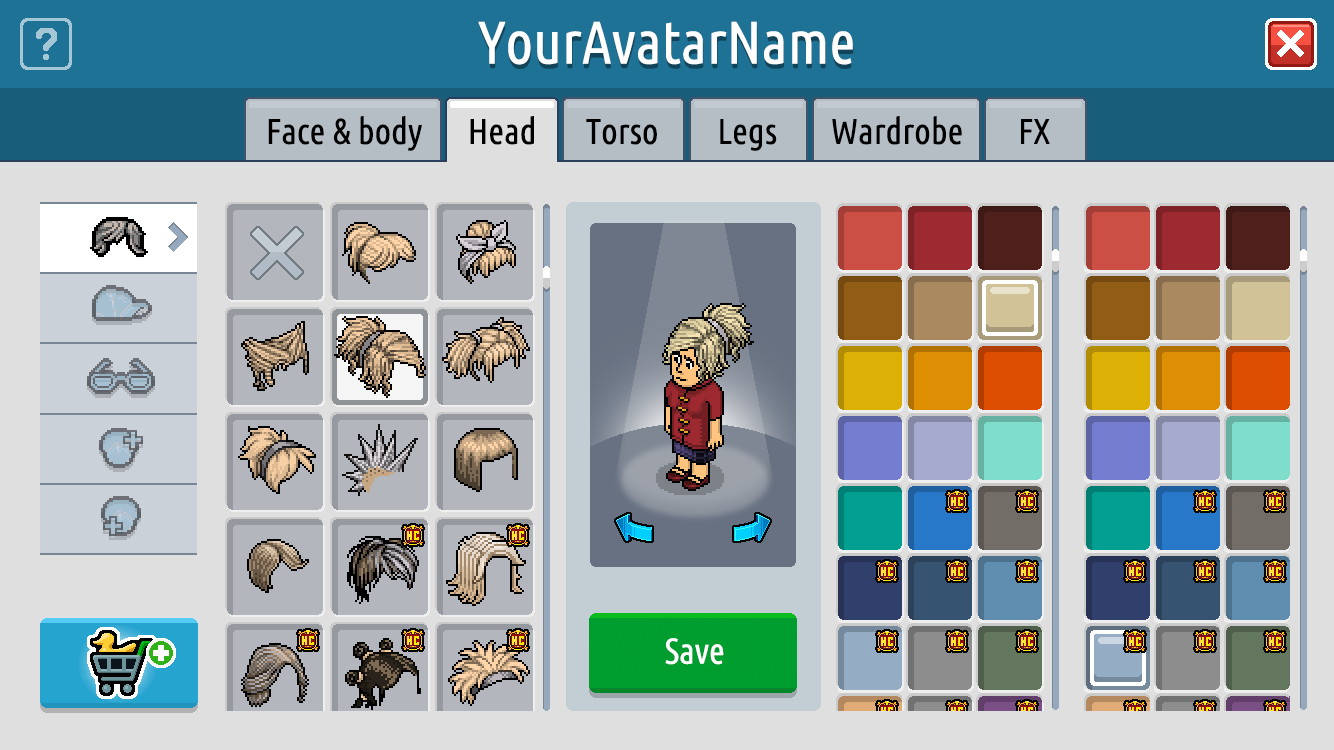1334x750 pixels.
Task: Go to the Legs tab
Action: [747, 131]
